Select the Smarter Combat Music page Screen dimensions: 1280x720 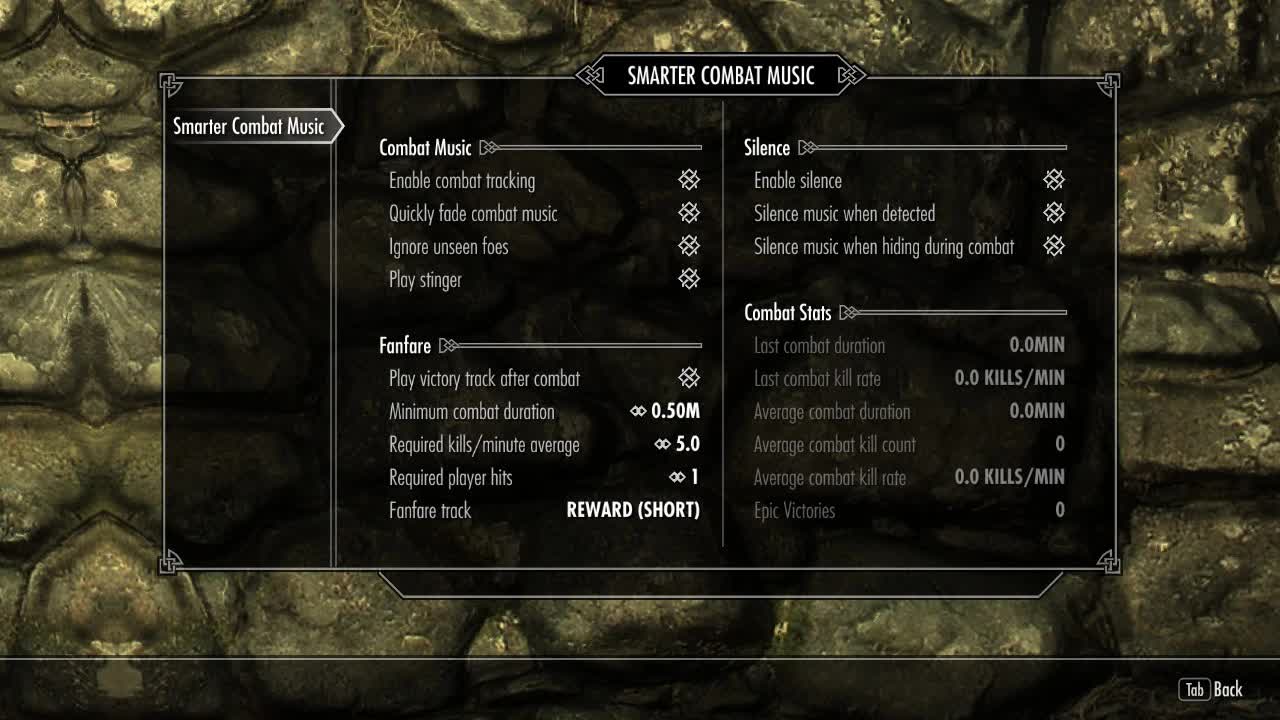(x=249, y=127)
